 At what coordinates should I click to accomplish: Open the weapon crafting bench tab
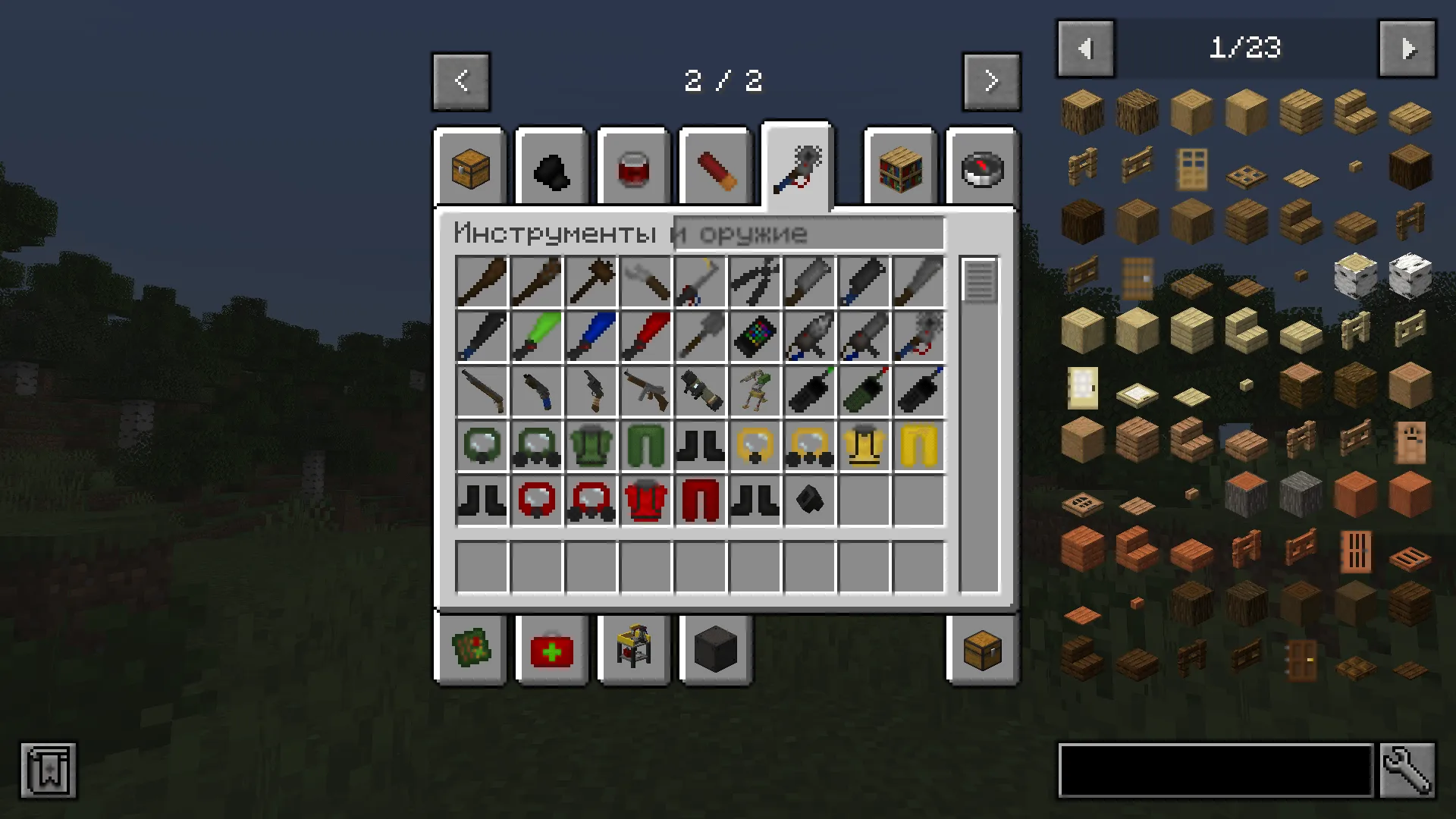(x=633, y=650)
